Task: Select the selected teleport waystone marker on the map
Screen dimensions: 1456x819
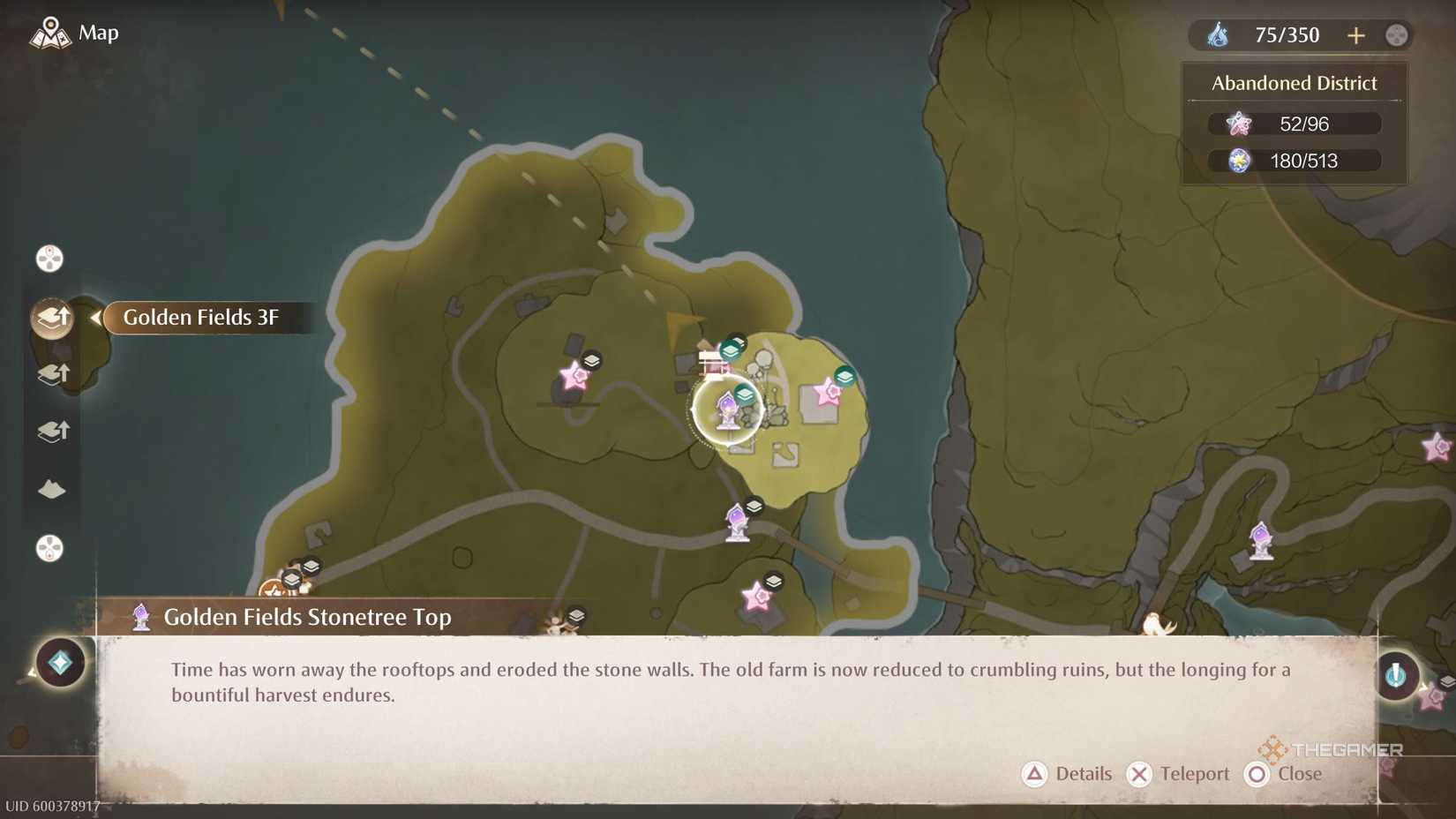Action: pyautogui.click(x=729, y=409)
